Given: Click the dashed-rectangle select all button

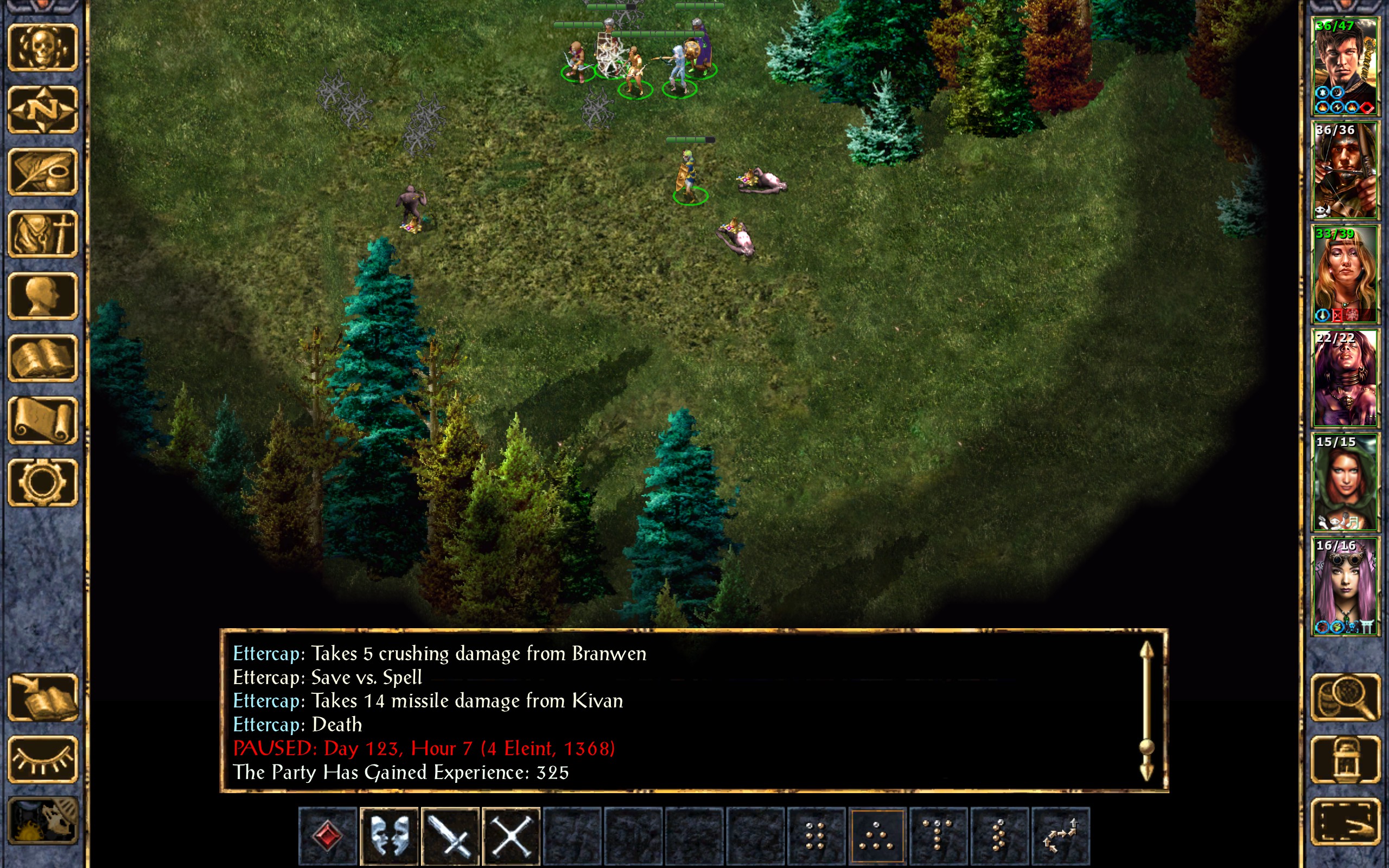Looking at the screenshot, I should pos(1345,821).
